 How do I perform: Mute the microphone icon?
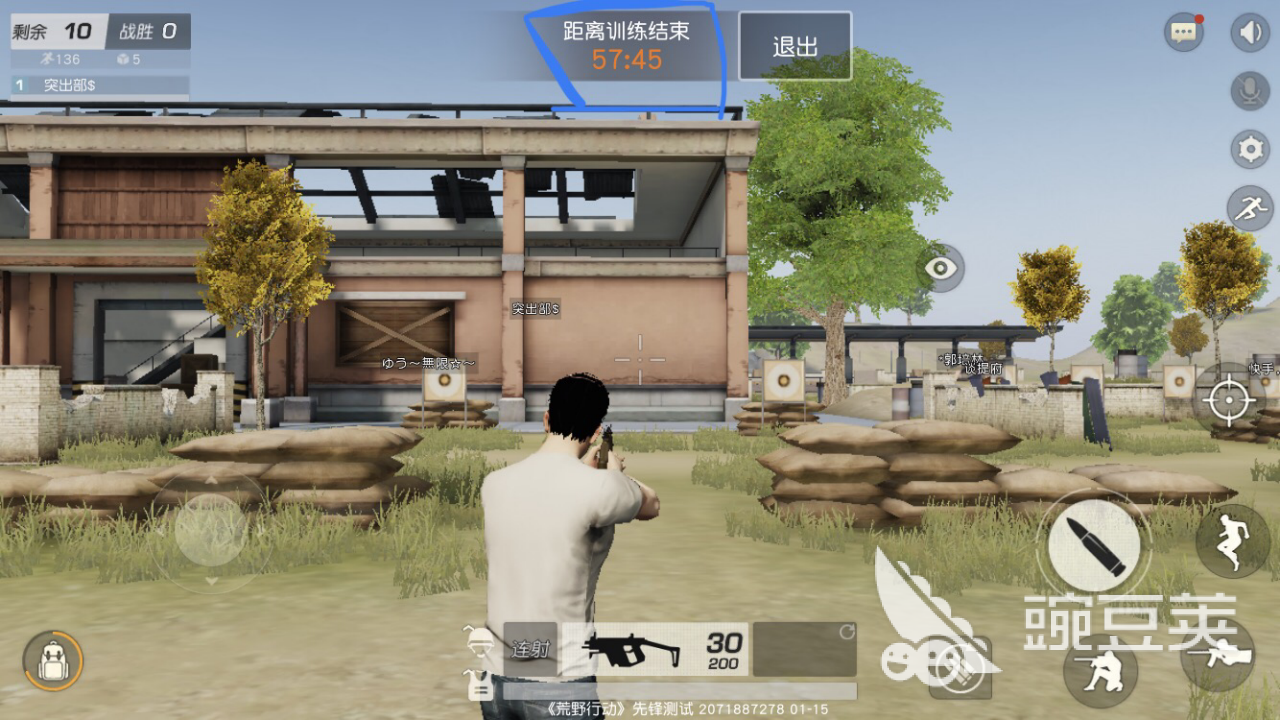coord(1248,89)
